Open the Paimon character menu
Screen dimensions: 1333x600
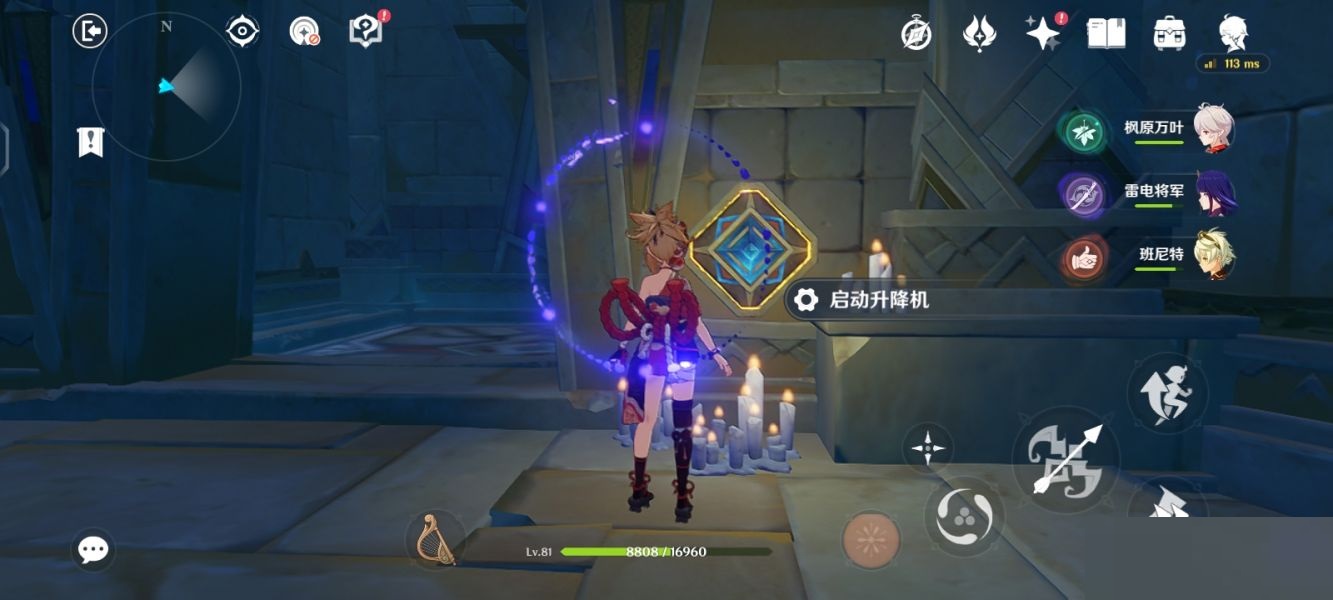(1233, 32)
